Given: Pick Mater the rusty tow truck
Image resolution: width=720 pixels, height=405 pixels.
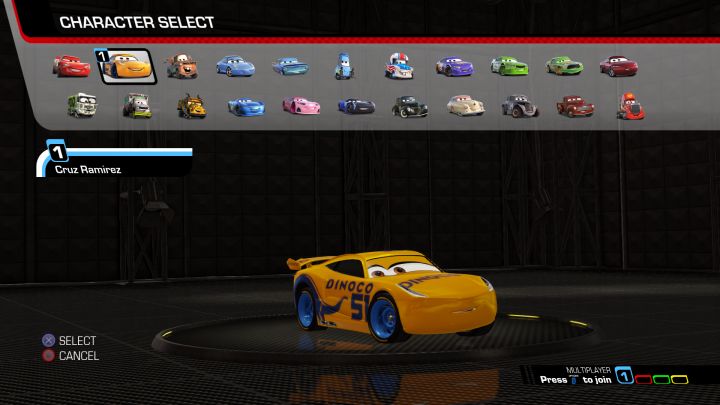Looking at the screenshot, I should click(181, 66).
